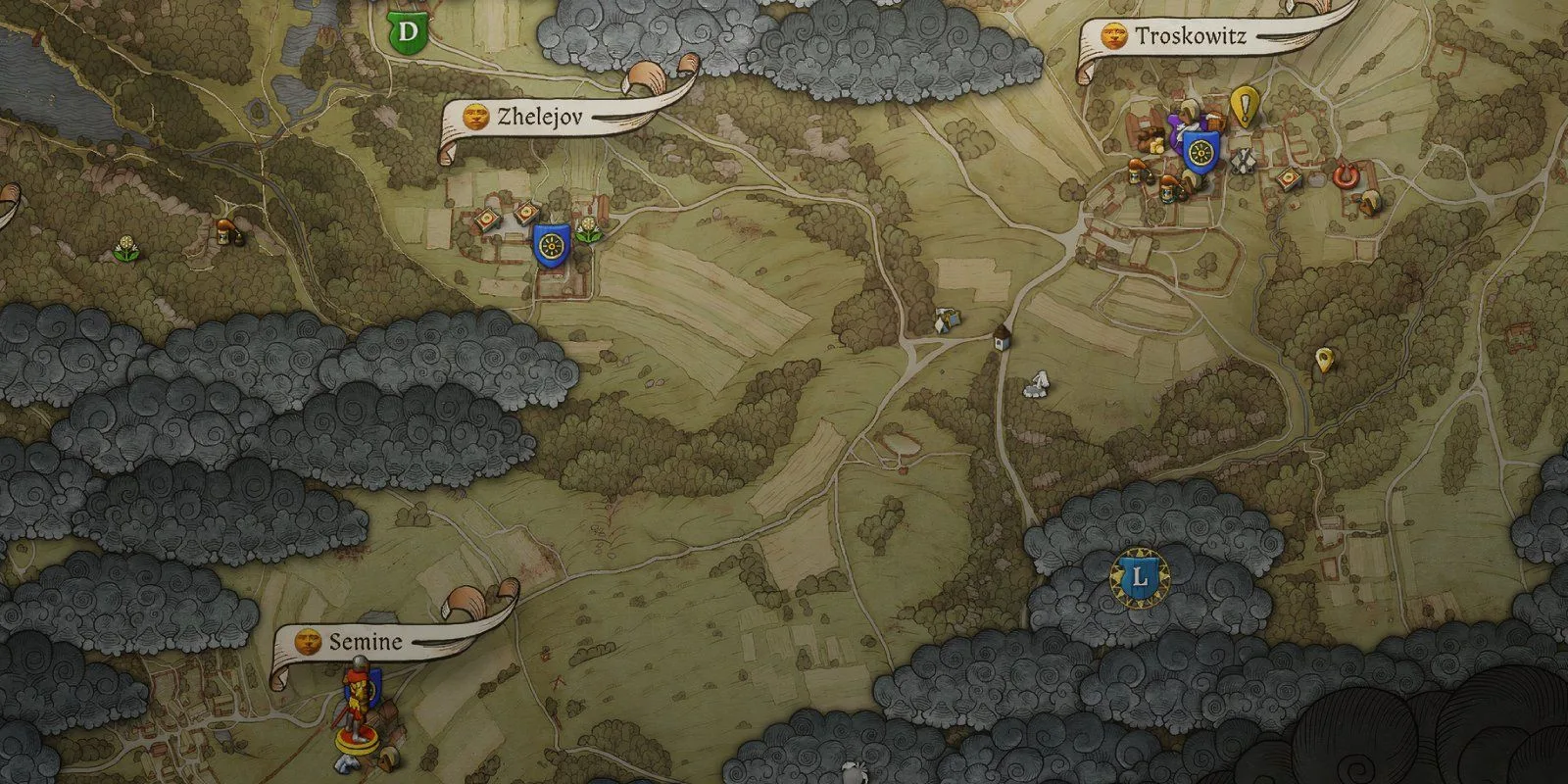Select the yellow exclamation point quest marker
Viewport: 1568px width, 784px height.
click(x=1245, y=104)
